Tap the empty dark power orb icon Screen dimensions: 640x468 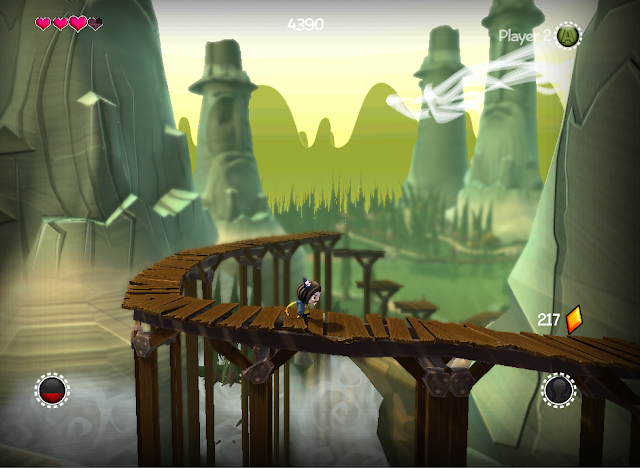point(559,390)
